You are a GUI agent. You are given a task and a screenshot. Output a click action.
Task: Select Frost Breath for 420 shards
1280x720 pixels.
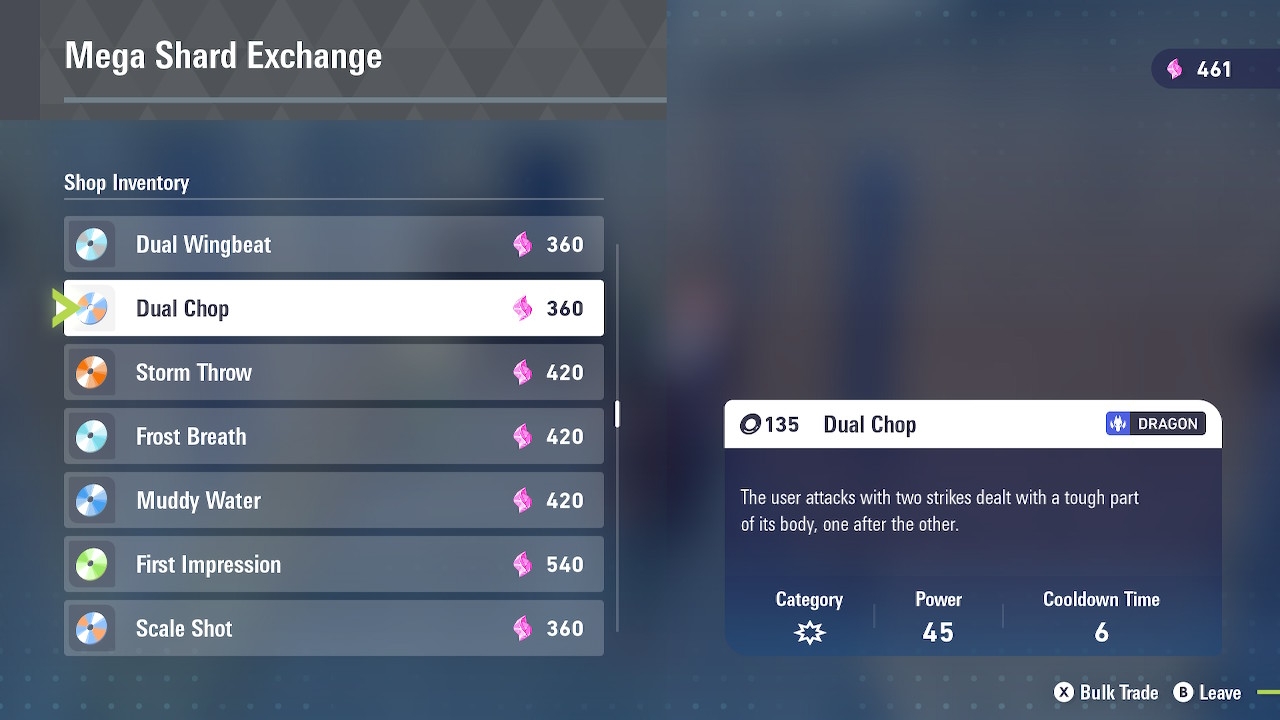point(334,436)
